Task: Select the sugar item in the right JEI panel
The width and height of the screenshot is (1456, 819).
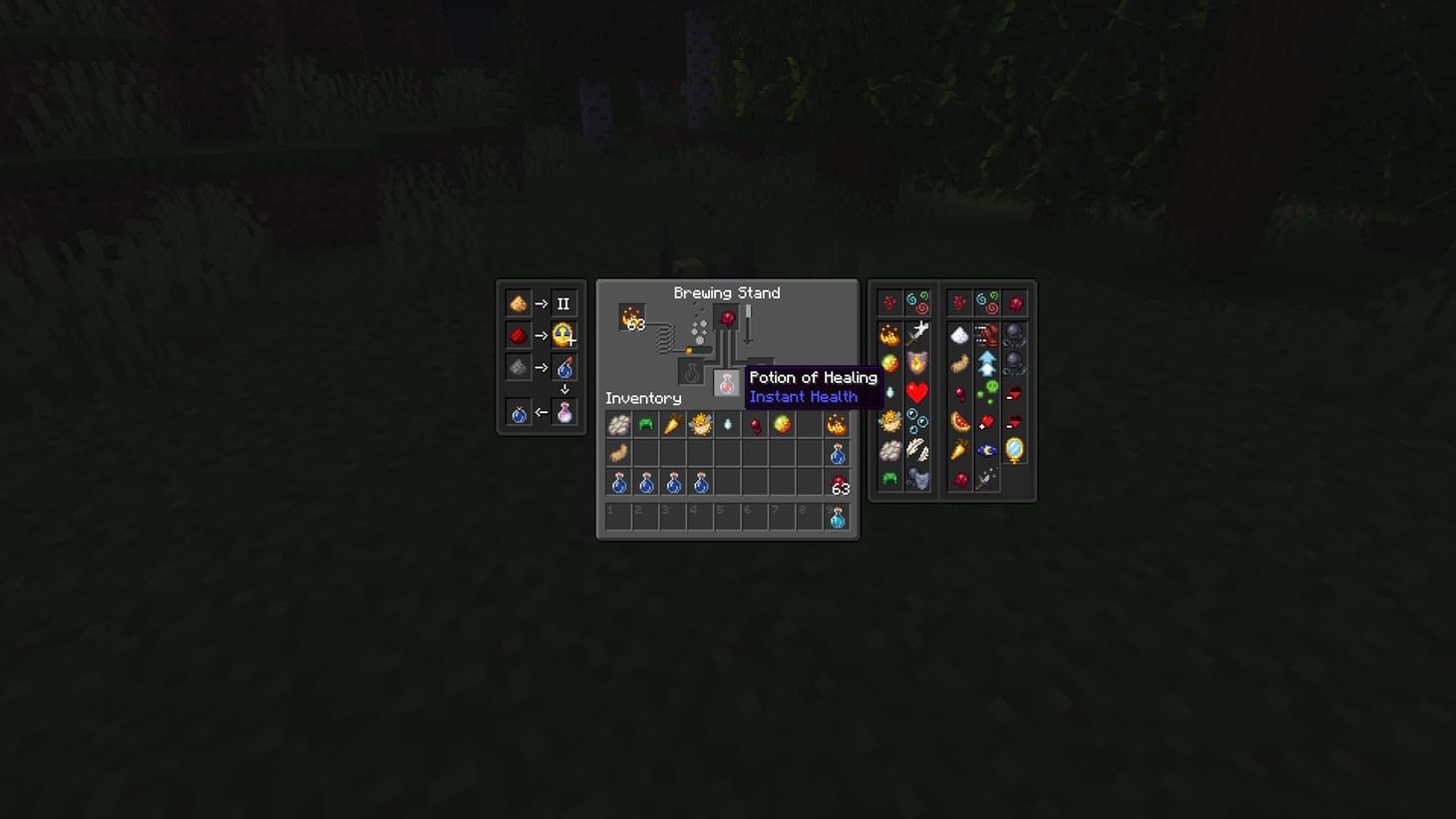Action: tap(957, 334)
